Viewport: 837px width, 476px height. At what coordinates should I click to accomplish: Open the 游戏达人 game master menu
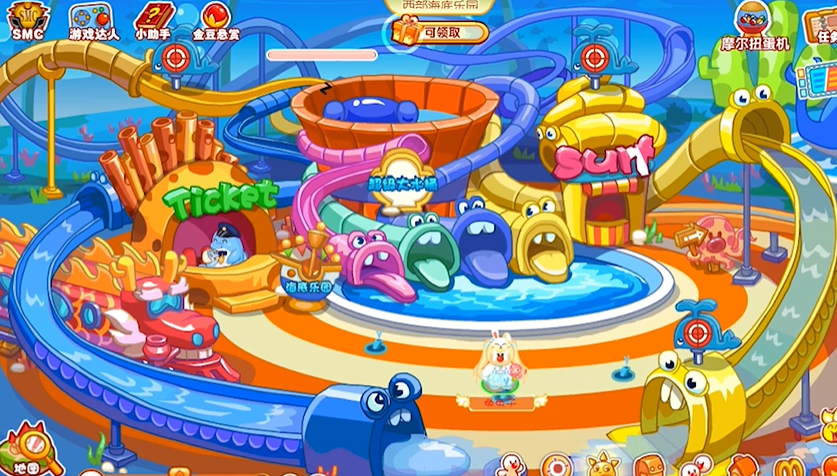pos(94,19)
